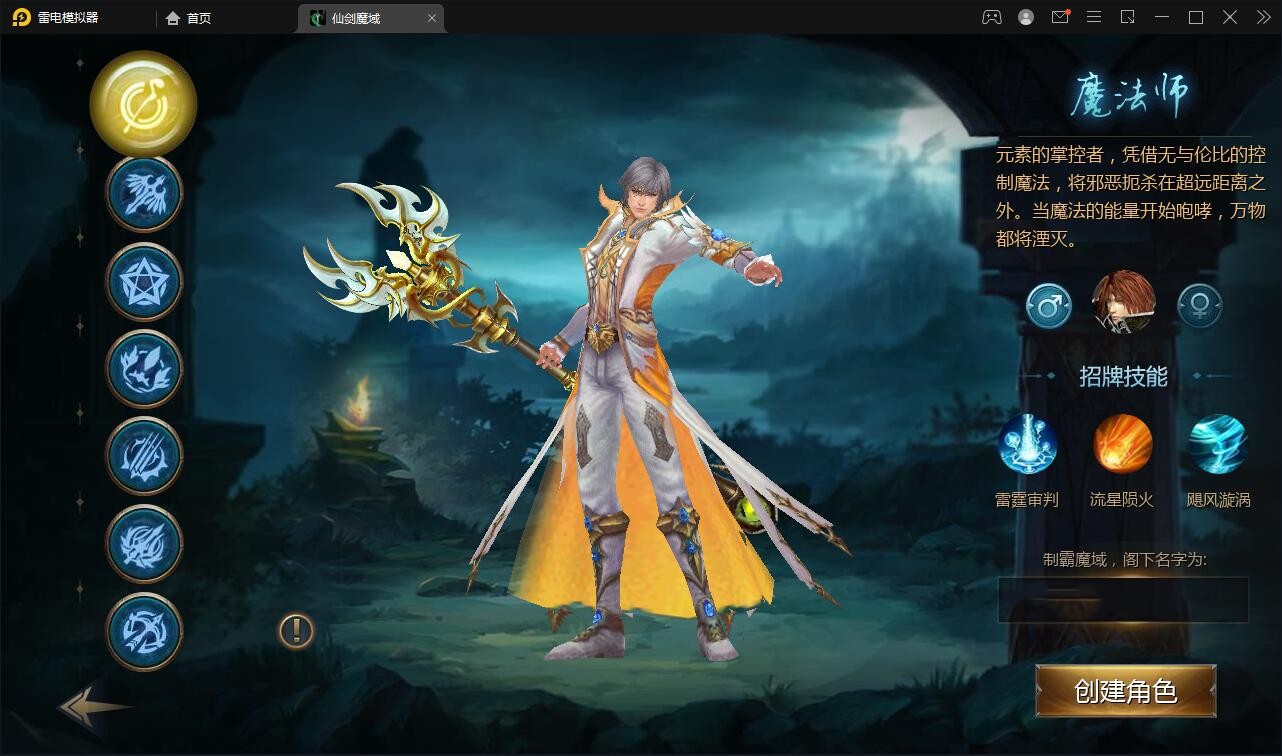Open the 雷霆审判 signature skill icon

[x=1028, y=443]
